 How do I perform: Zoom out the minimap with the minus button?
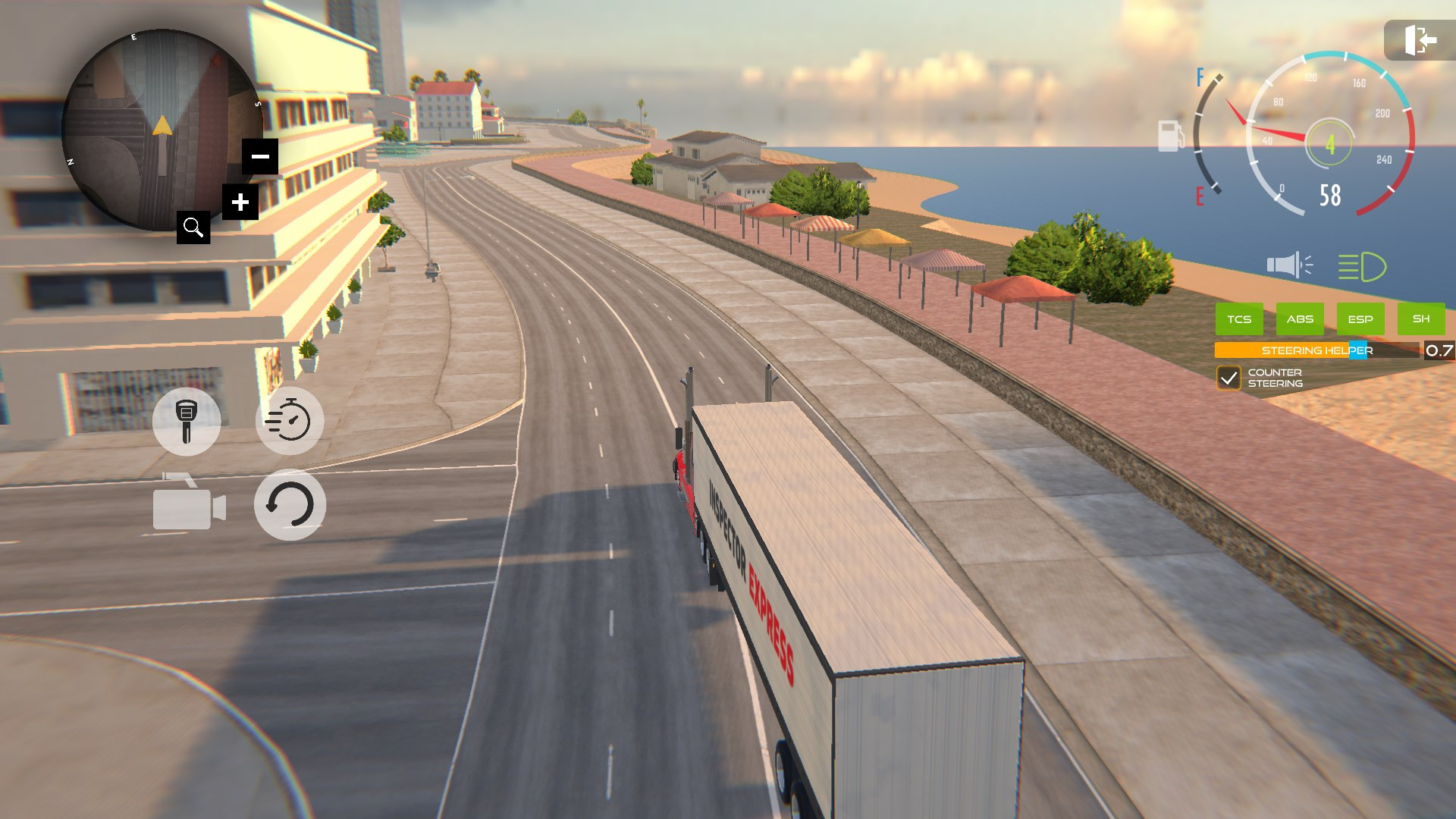coord(260,157)
